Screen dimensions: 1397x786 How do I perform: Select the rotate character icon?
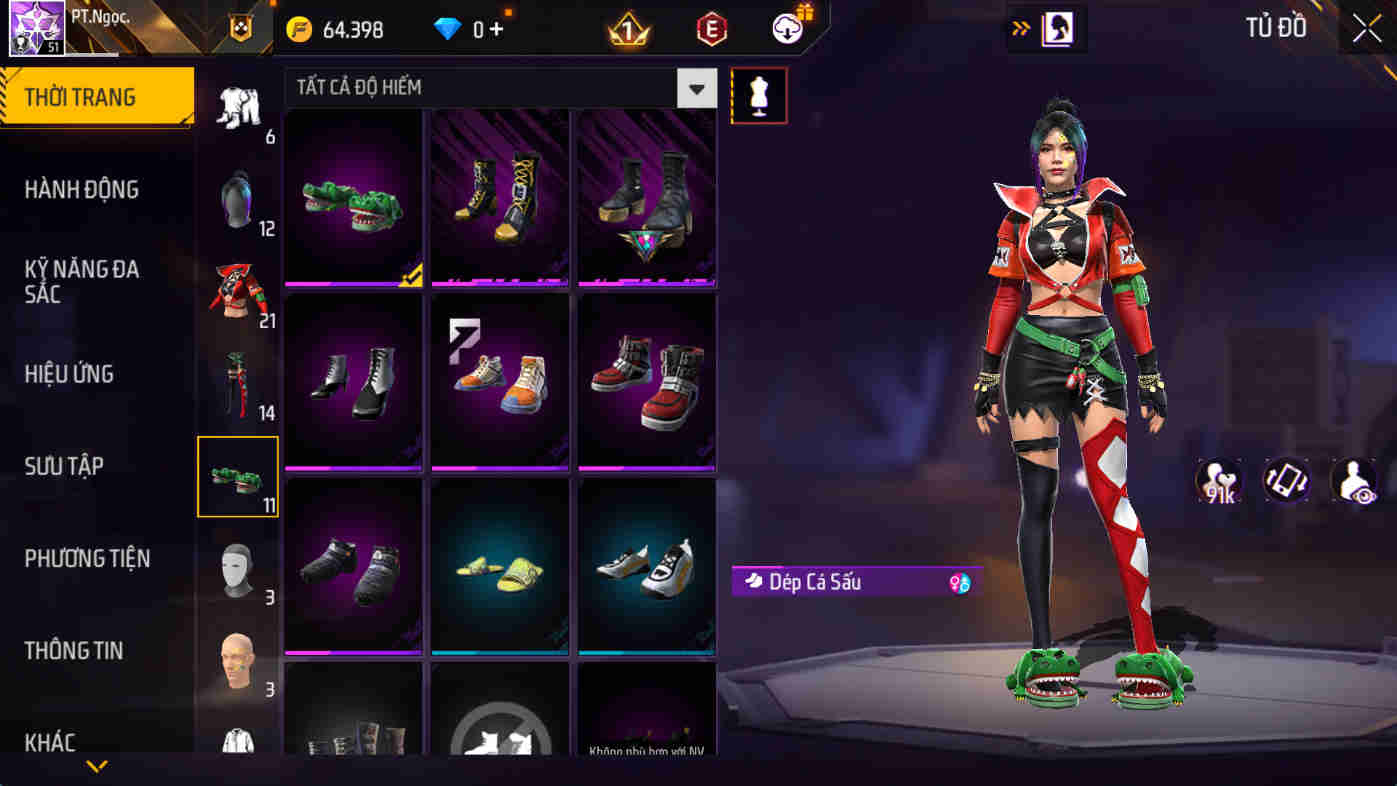click(x=1286, y=481)
